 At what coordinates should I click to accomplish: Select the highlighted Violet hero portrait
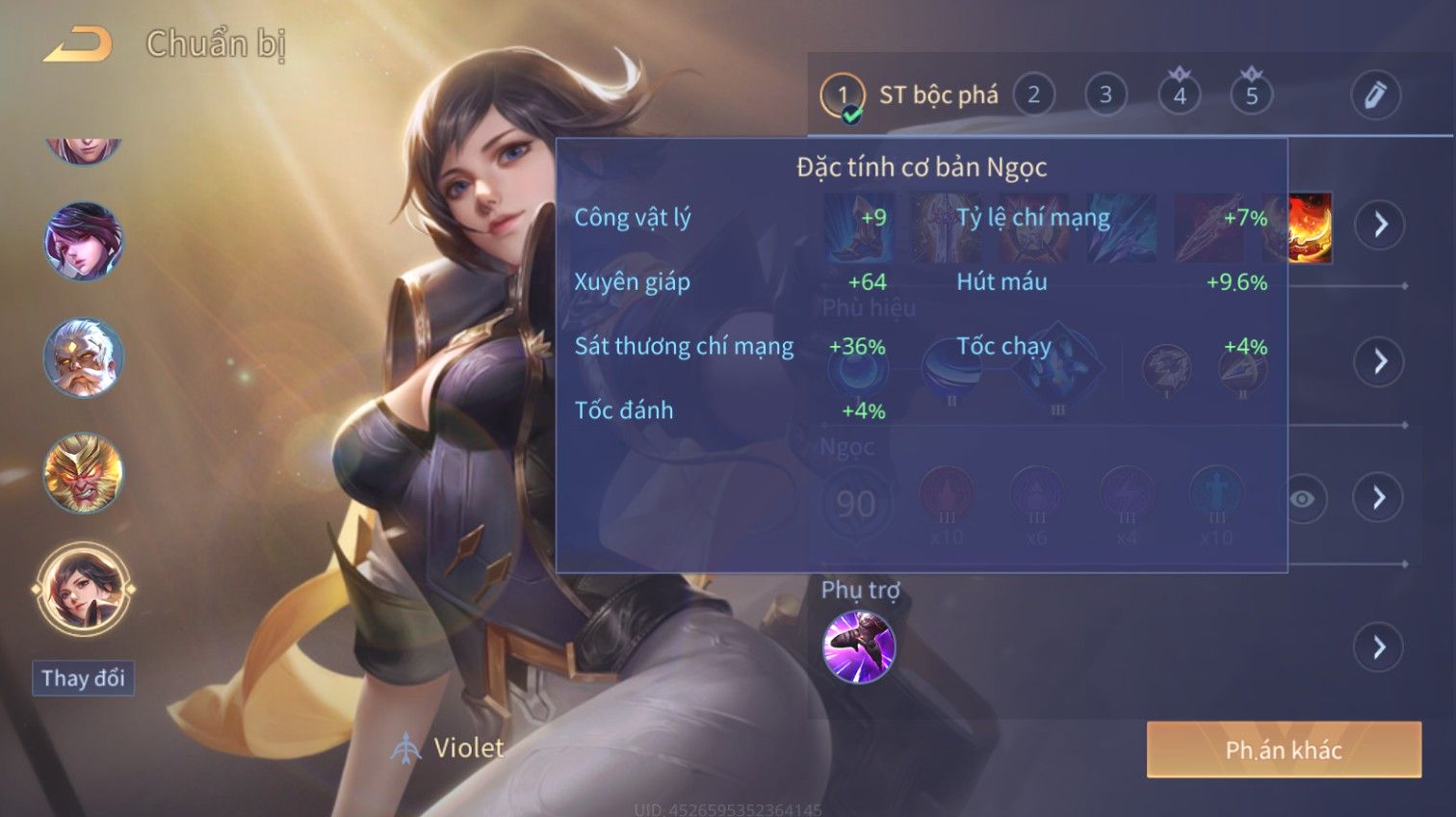(x=84, y=589)
